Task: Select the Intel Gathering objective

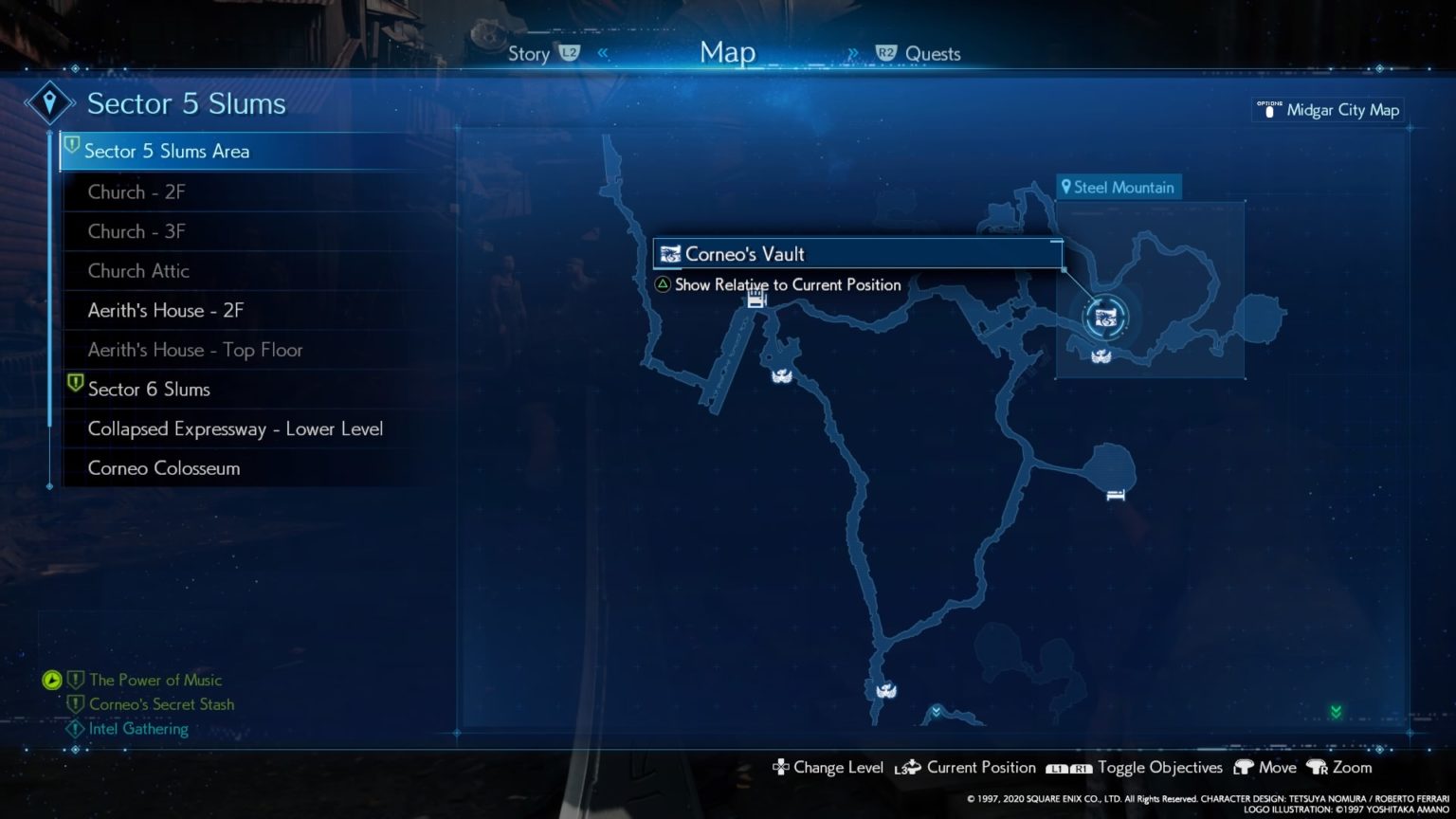Action: click(x=138, y=729)
